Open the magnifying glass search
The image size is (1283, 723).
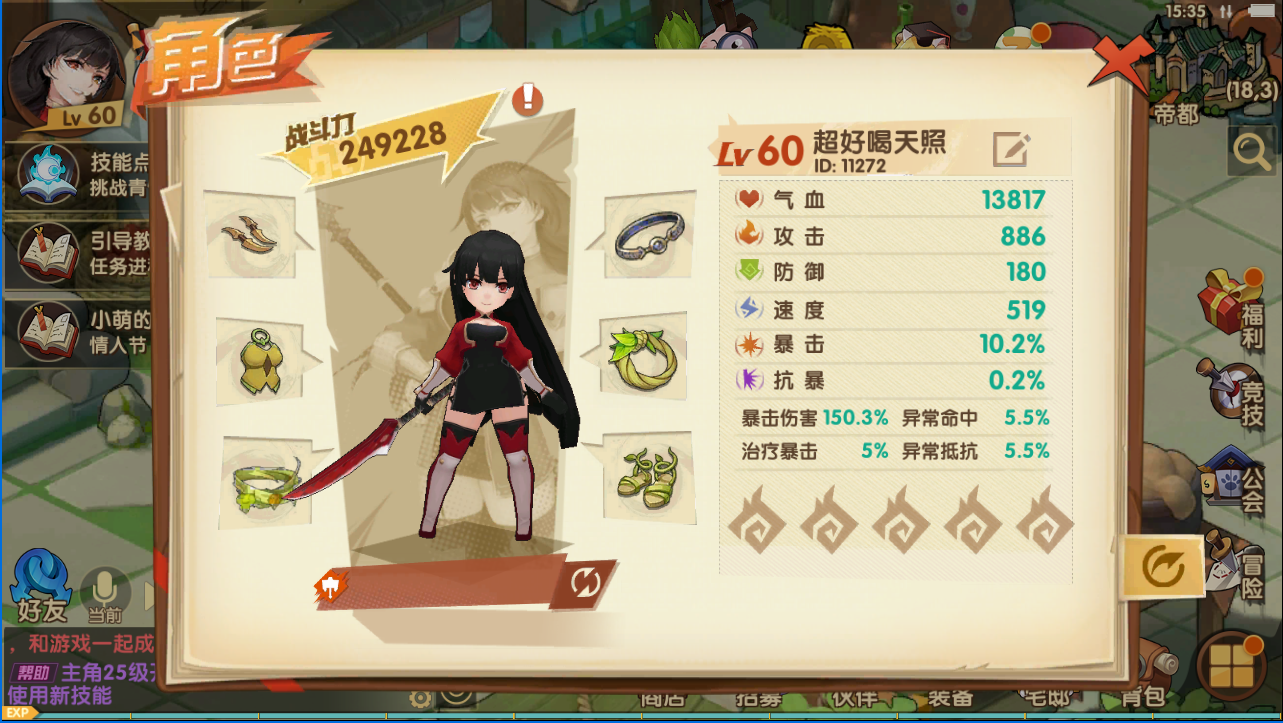[x=1252, y=152]
